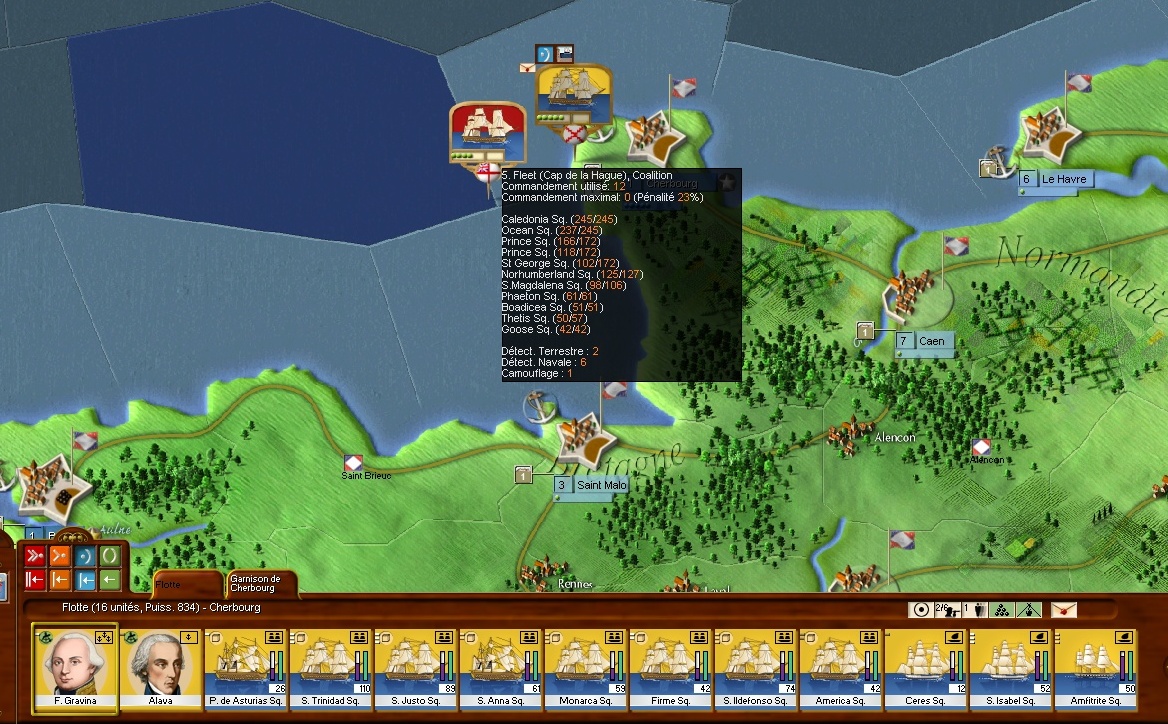Select the Amfitrite Sq. ship card
This screenshot has height=724, width=1168.
1096,668
